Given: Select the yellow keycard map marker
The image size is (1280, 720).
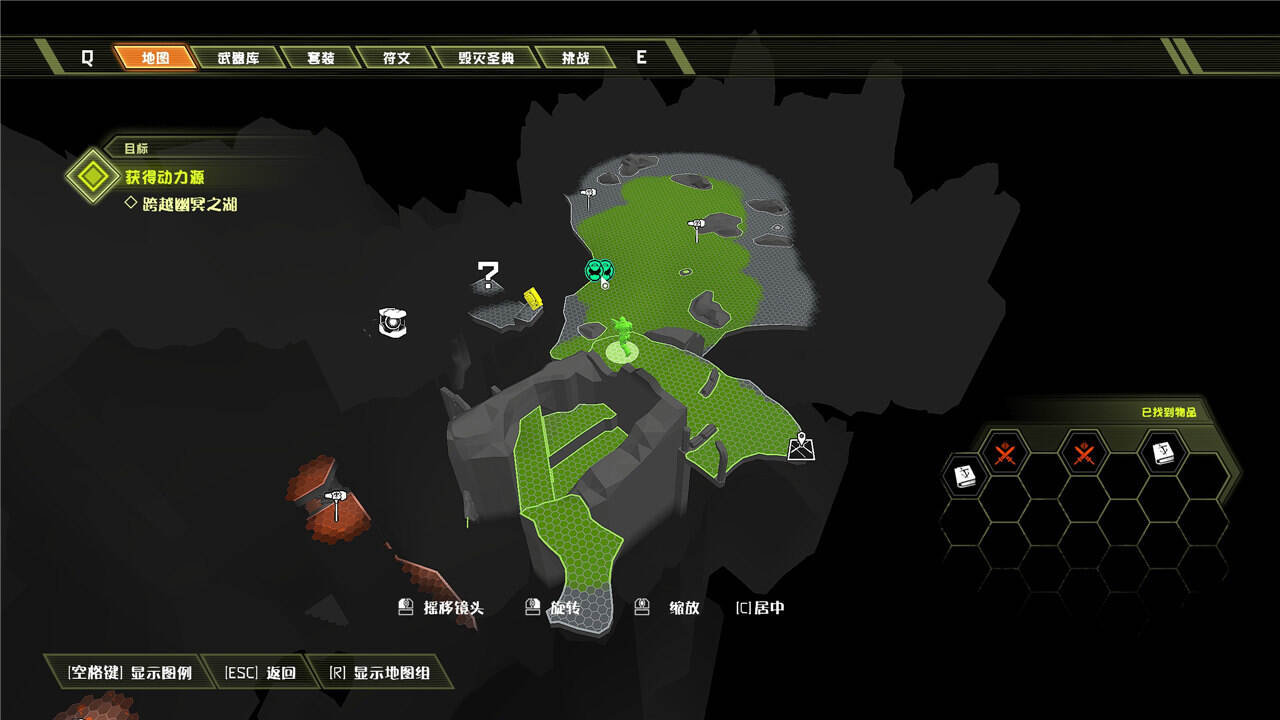Looking at the screenshot, I should pyautogui.click(x=533, y=297).
